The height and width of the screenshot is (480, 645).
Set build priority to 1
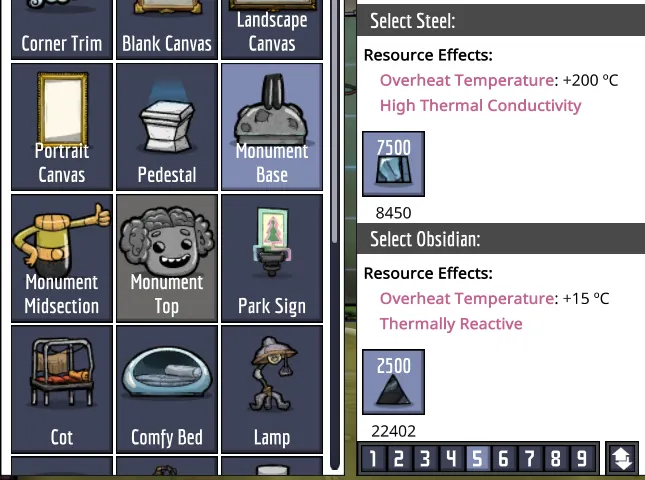click(x=373, y=459)
